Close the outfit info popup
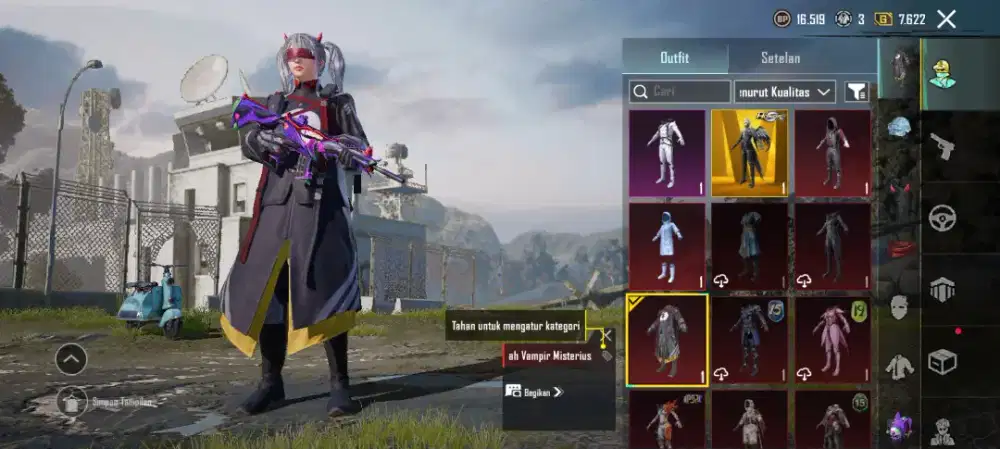Screen dimensions: 1000x449 (x=608, y=335)
